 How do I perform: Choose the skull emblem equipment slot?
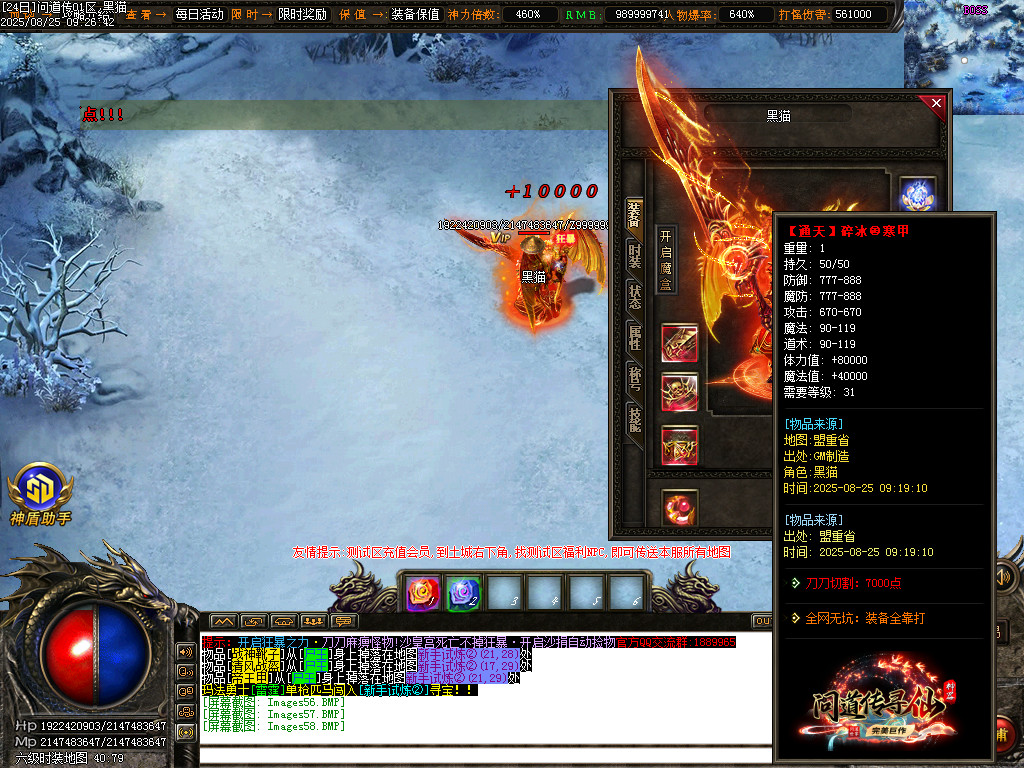680,392
